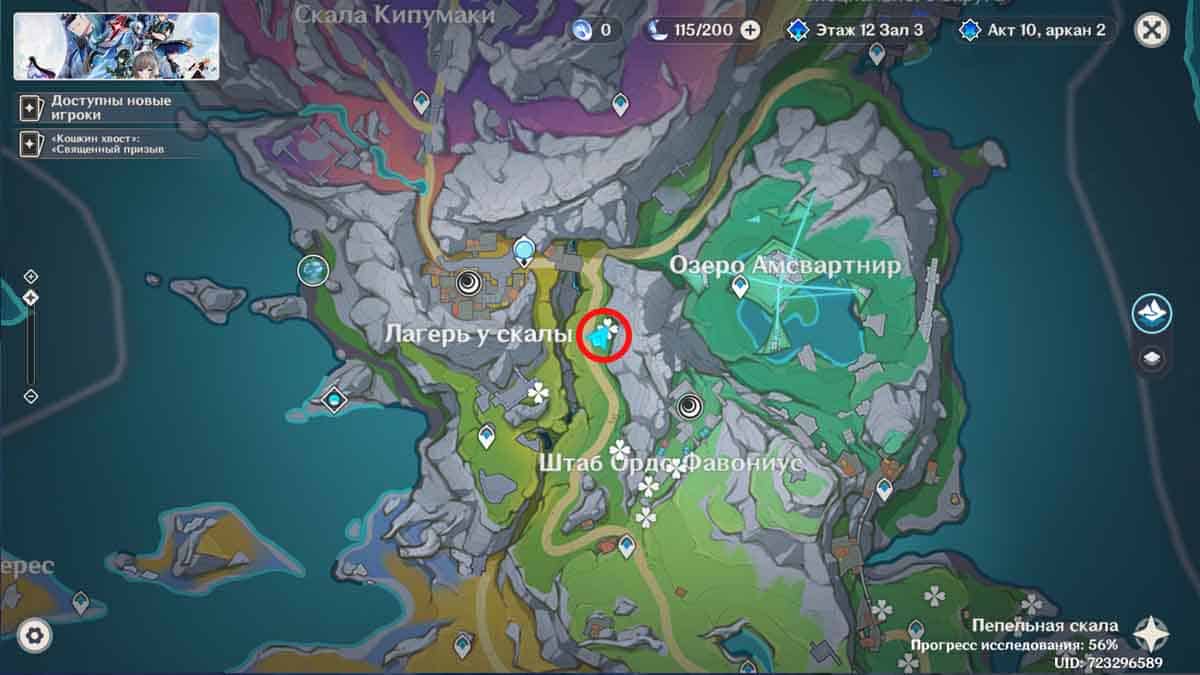Toggle the map layers icon
The image size is (1200, 675).
1152,358
